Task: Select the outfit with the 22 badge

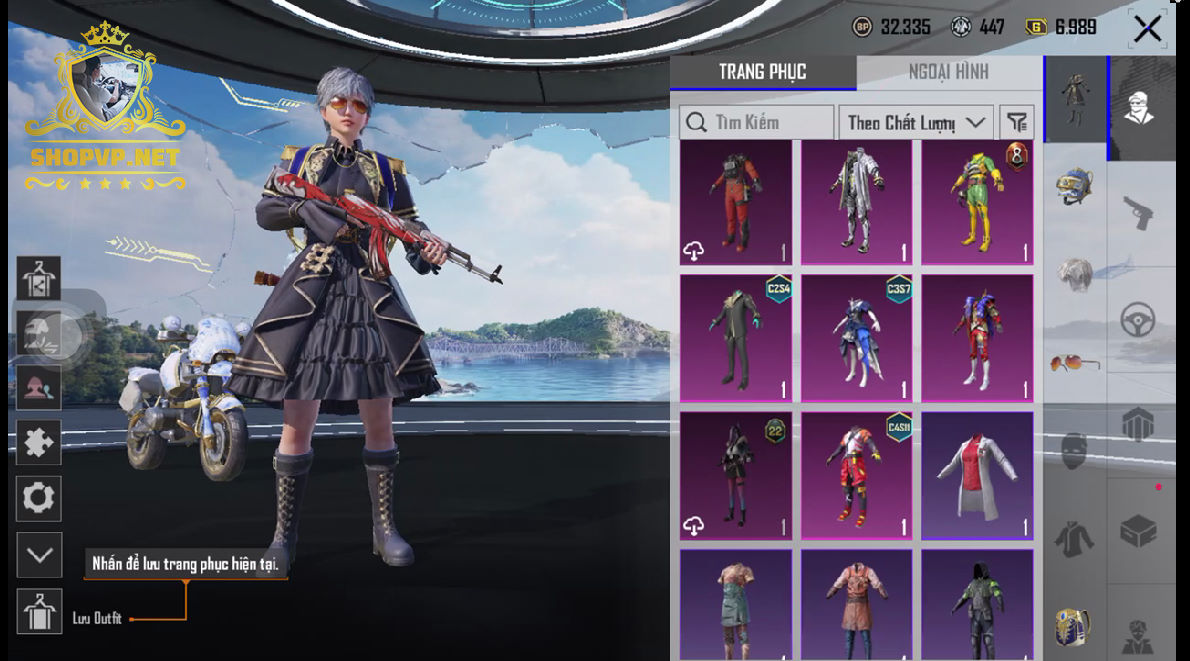Action: coord(736,475)
